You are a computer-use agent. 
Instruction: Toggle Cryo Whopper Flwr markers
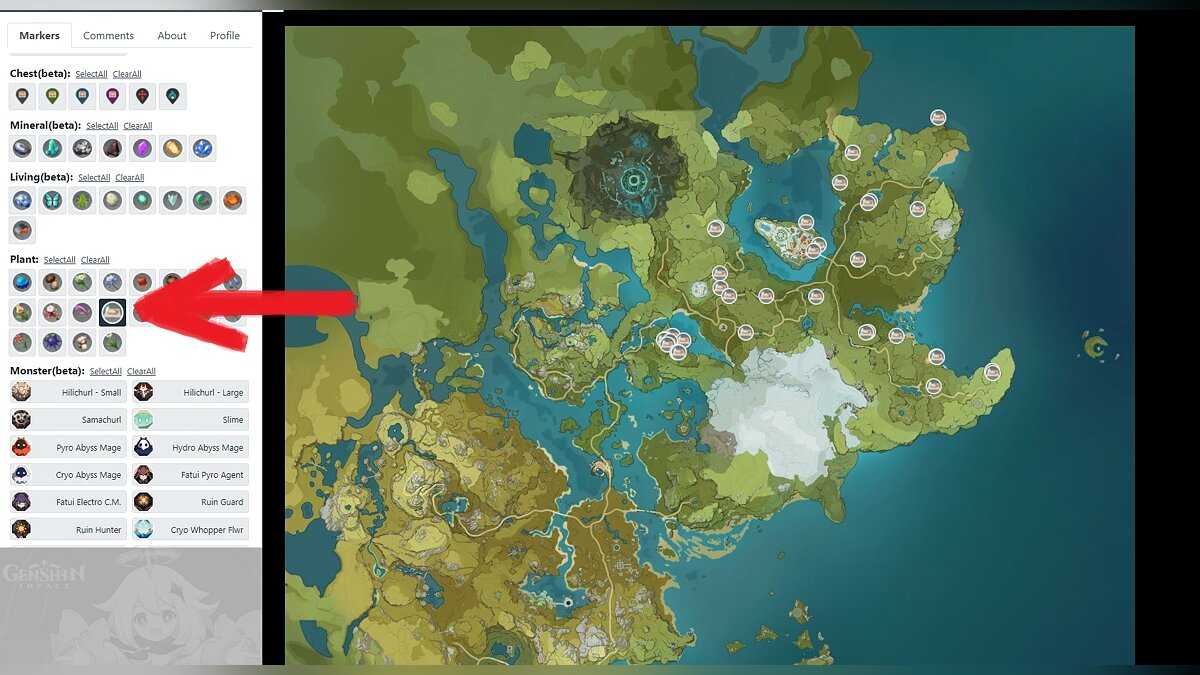coord(190,529)
